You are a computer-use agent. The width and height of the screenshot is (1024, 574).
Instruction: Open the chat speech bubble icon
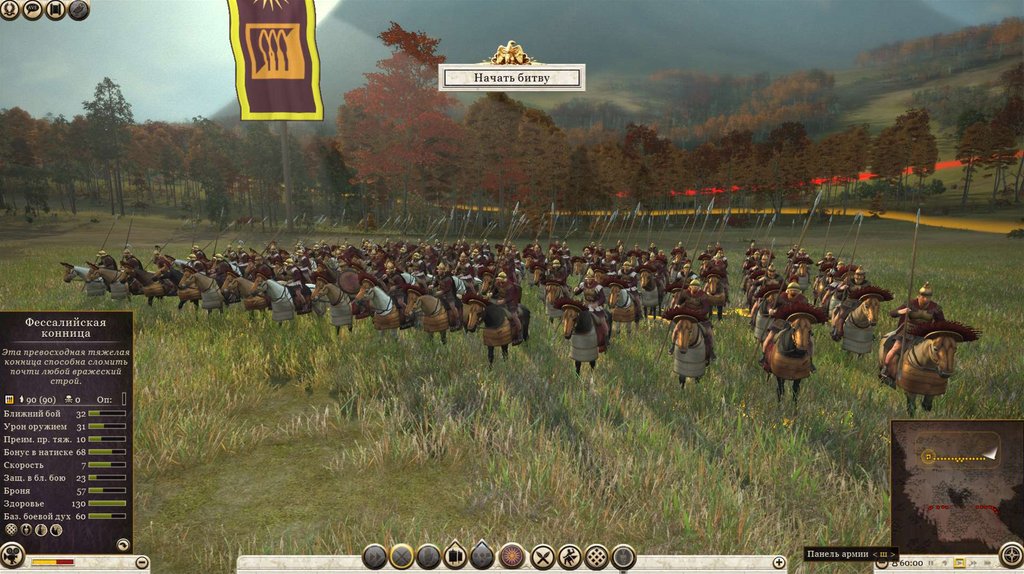point(32,10)
